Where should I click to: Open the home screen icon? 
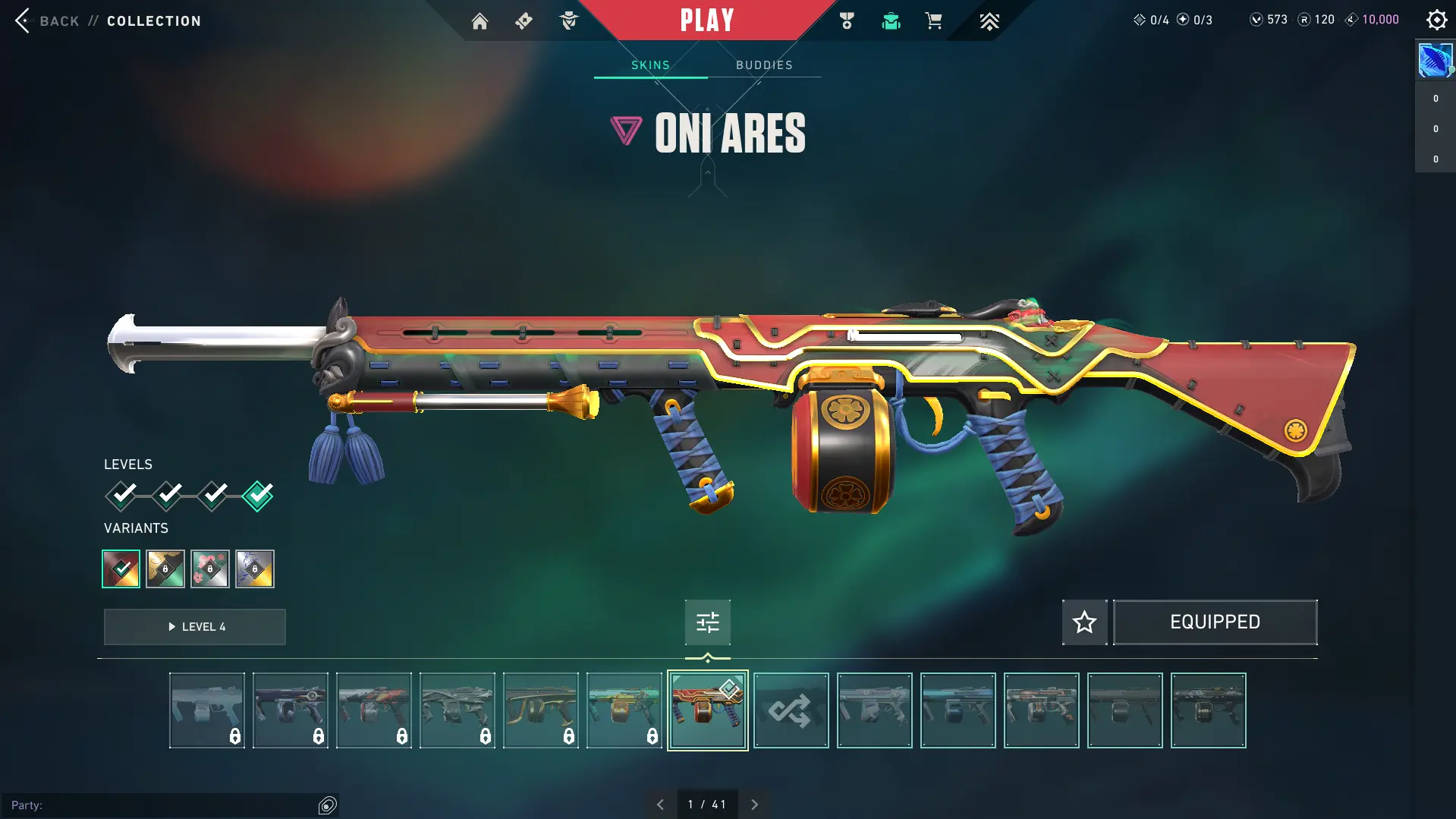pos(480,21)
